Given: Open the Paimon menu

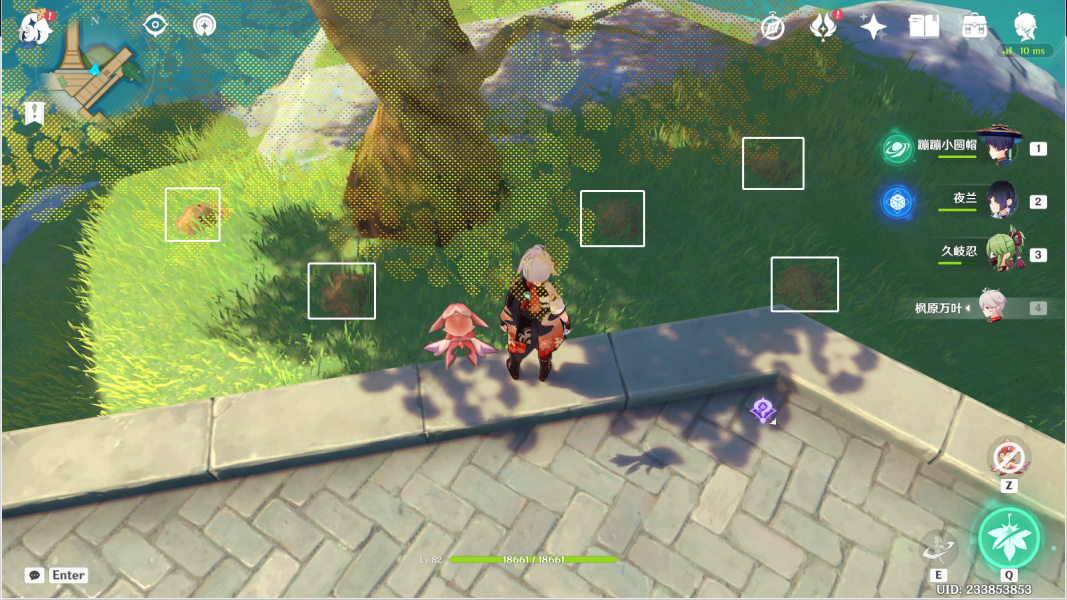Looking at the screenshot, I should [34, 28].
